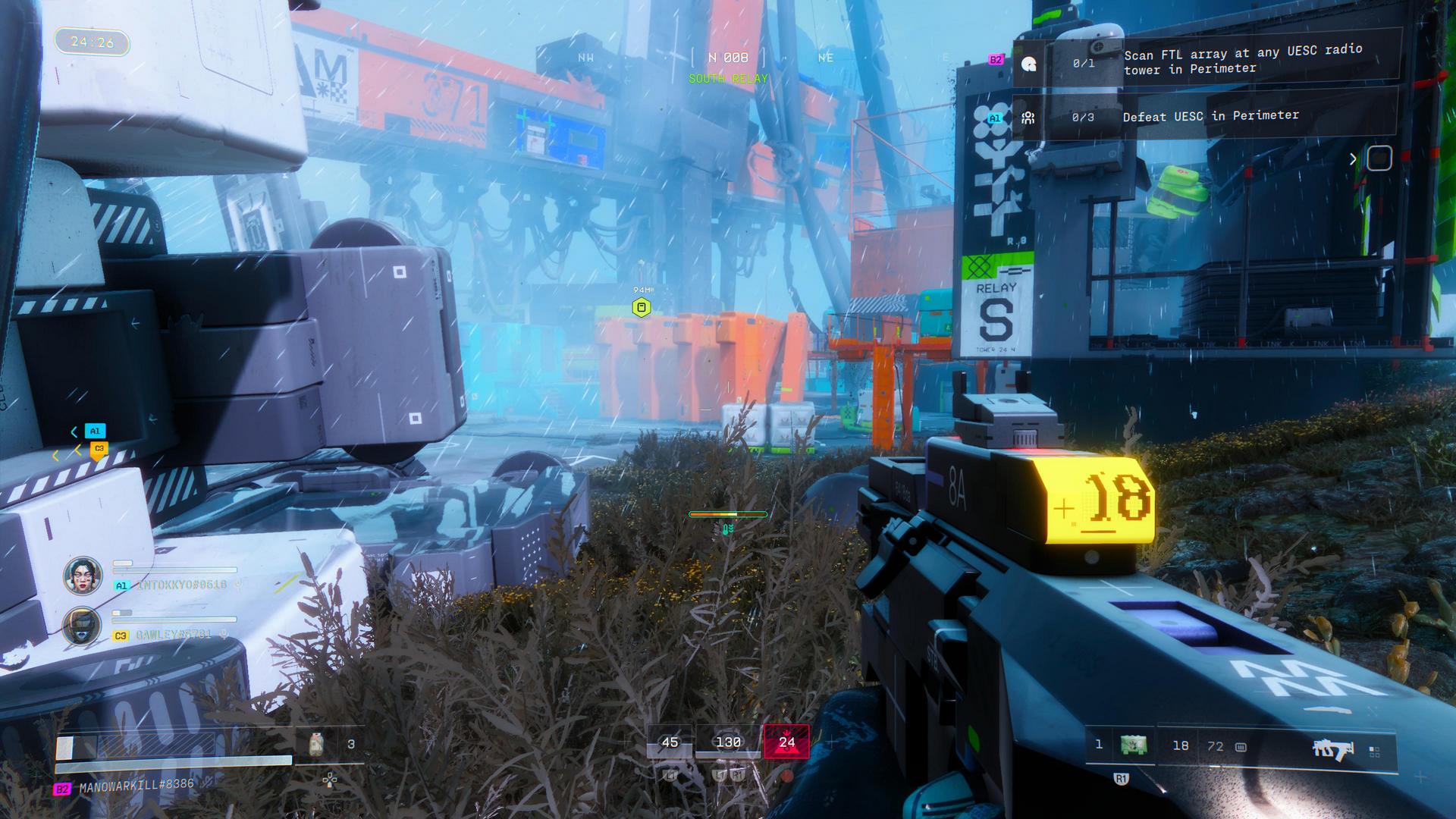Activate the ability showing 45 cooldown
The width and height of the screenshot is (1456, 819).
tap(670, 742)
